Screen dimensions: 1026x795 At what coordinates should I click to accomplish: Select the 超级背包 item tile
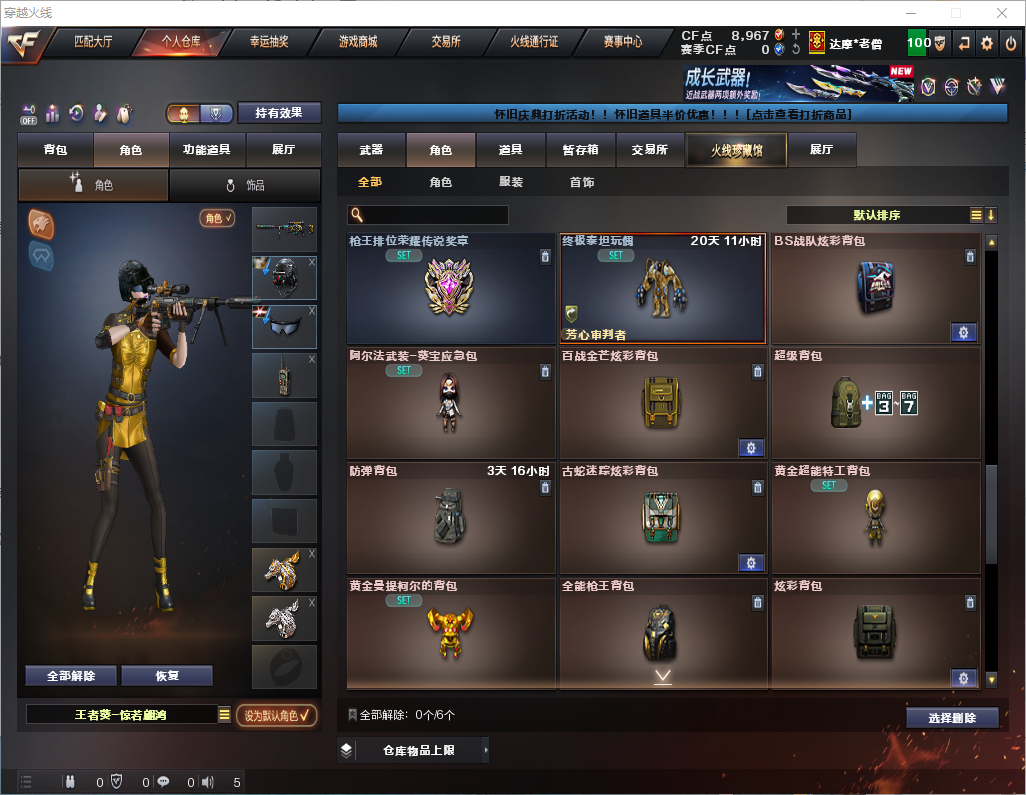click(875, 404)
